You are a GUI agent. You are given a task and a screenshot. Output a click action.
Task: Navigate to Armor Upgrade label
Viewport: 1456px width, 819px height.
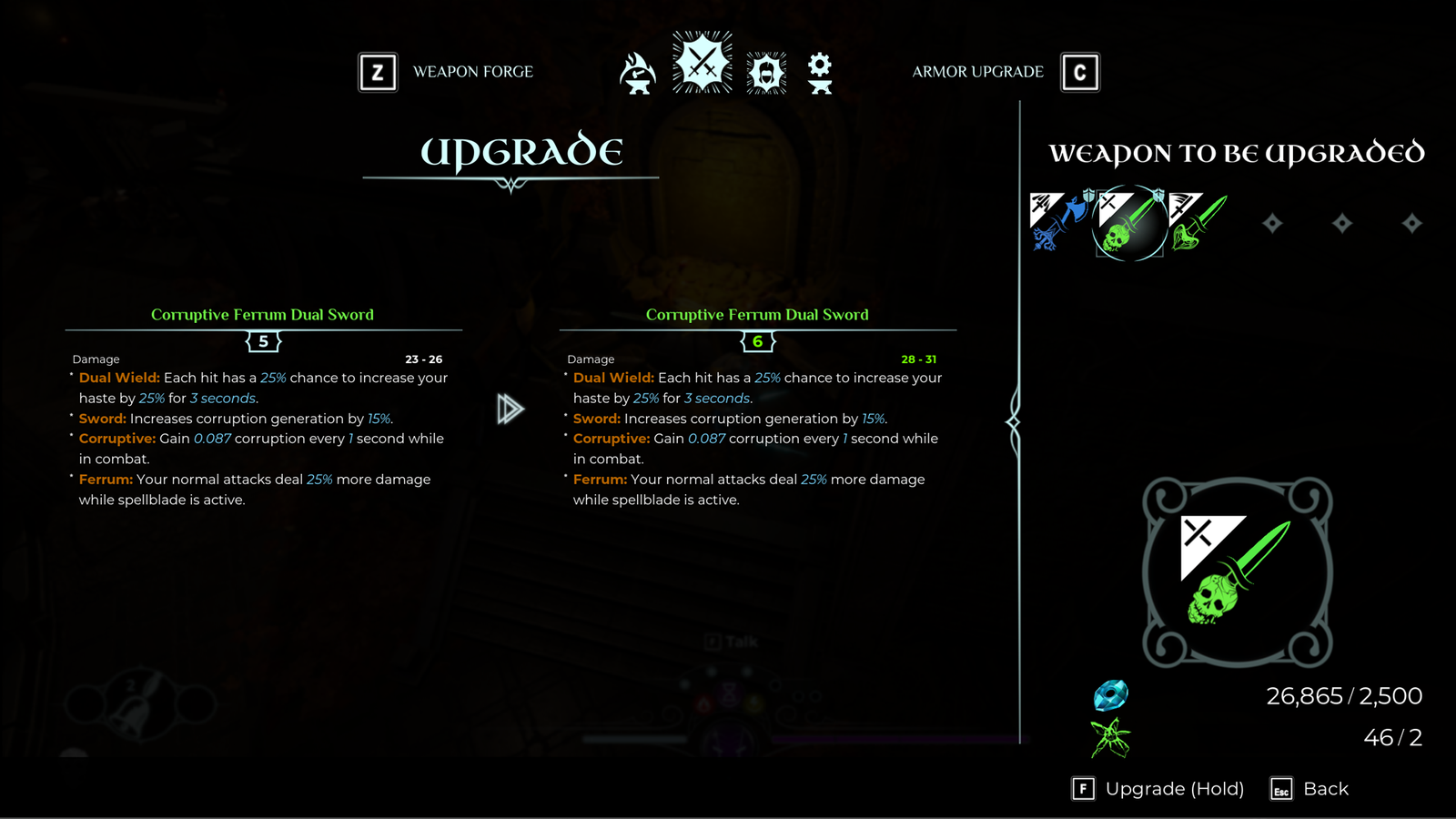point(977,72)
